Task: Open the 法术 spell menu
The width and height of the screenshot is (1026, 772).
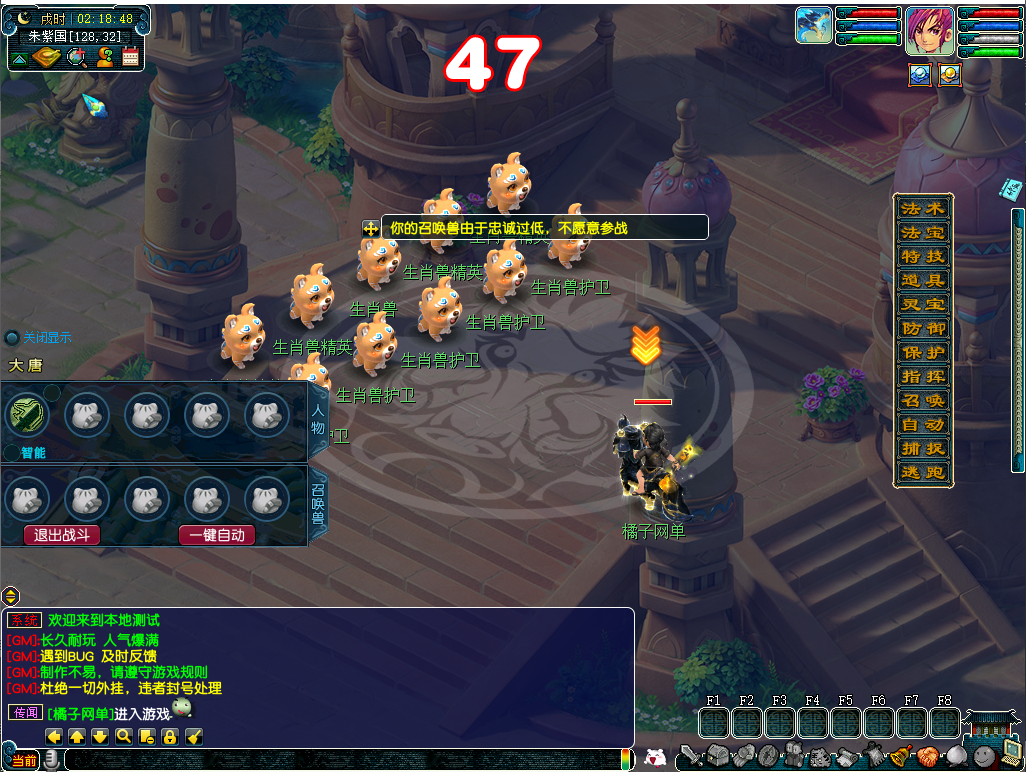Action: 922,209
